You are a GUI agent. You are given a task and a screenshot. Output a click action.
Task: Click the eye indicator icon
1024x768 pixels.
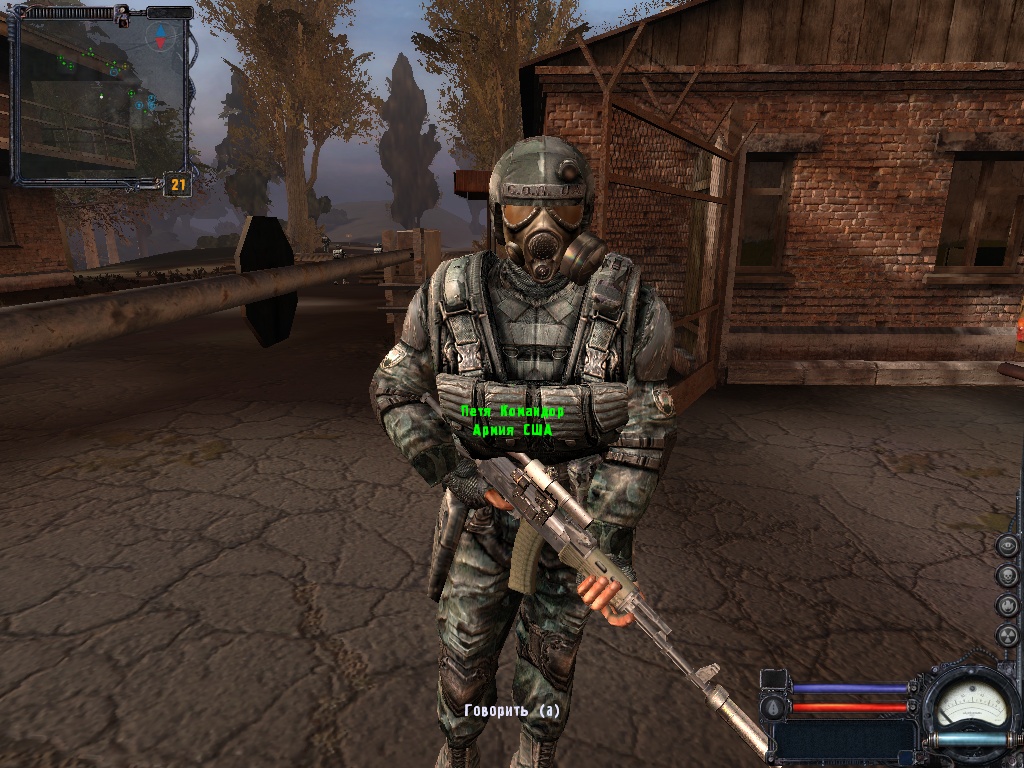[1008, 546]
